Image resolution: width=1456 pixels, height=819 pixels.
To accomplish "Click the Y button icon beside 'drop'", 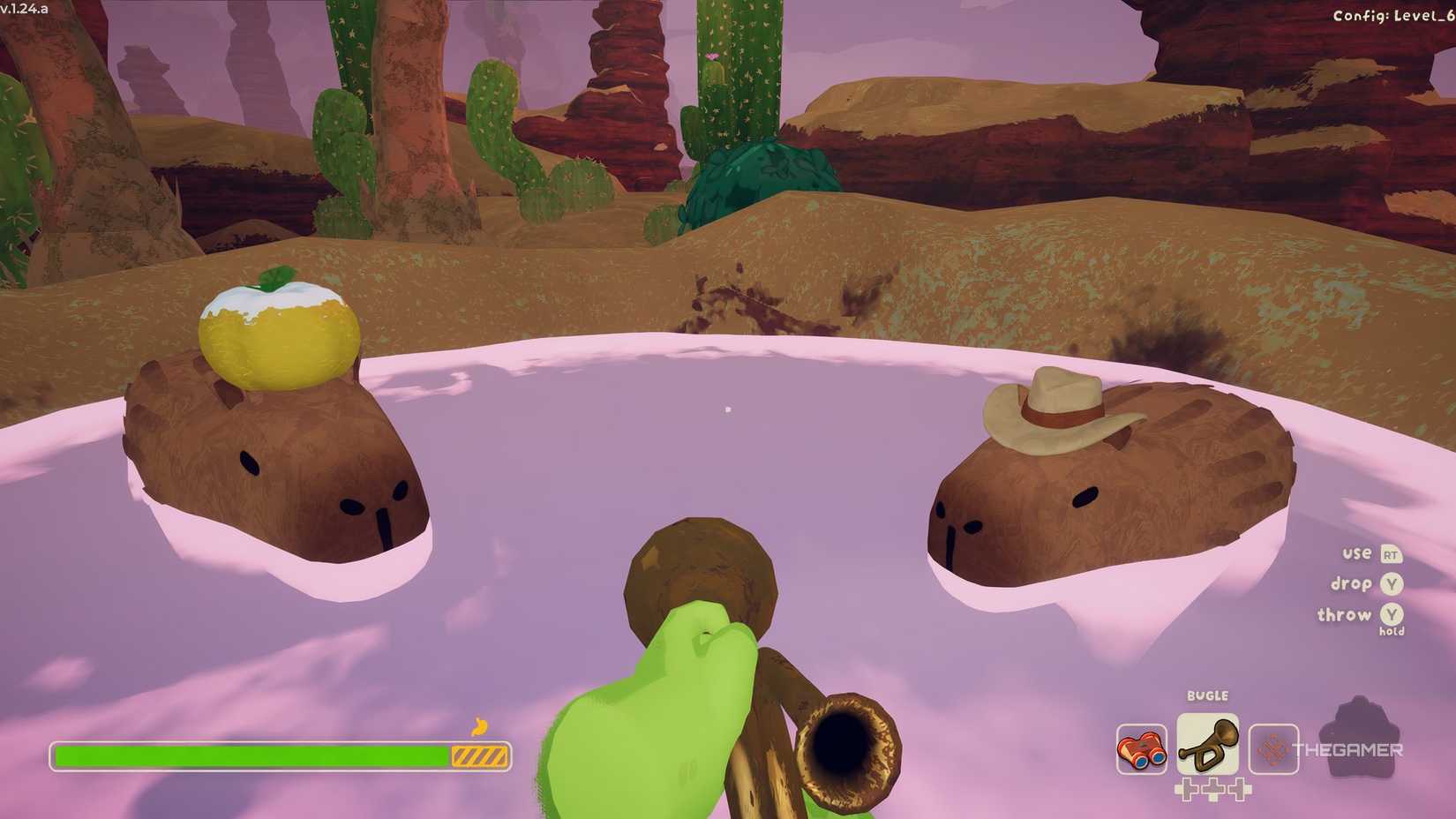I will [1391, 584].
